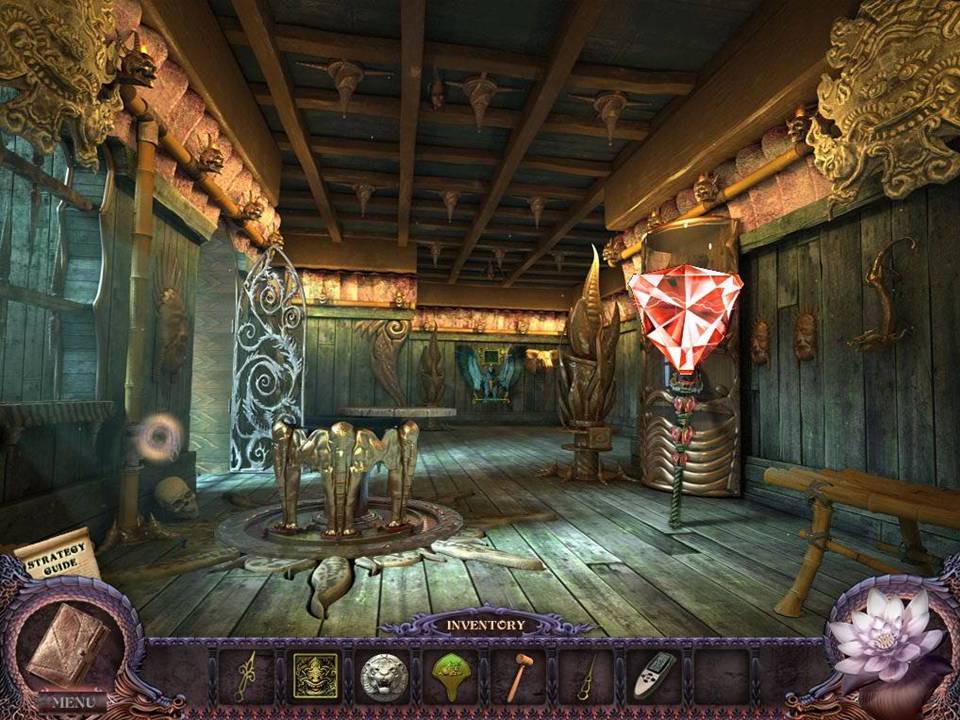Image resolution: width=960 pixels, height=720 pixels.
Task: Open the leather journal
Action: [x=66, y=643]
